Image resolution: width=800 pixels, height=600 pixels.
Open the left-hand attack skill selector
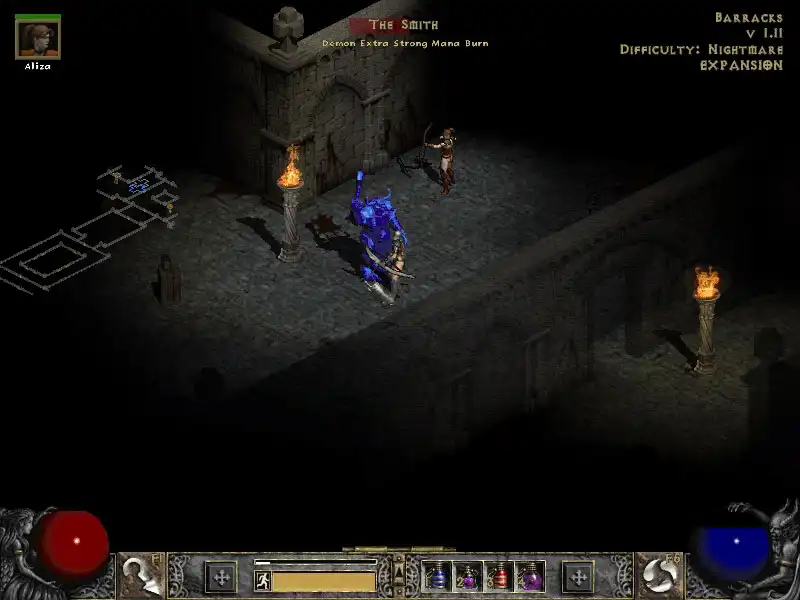(140, 575)
